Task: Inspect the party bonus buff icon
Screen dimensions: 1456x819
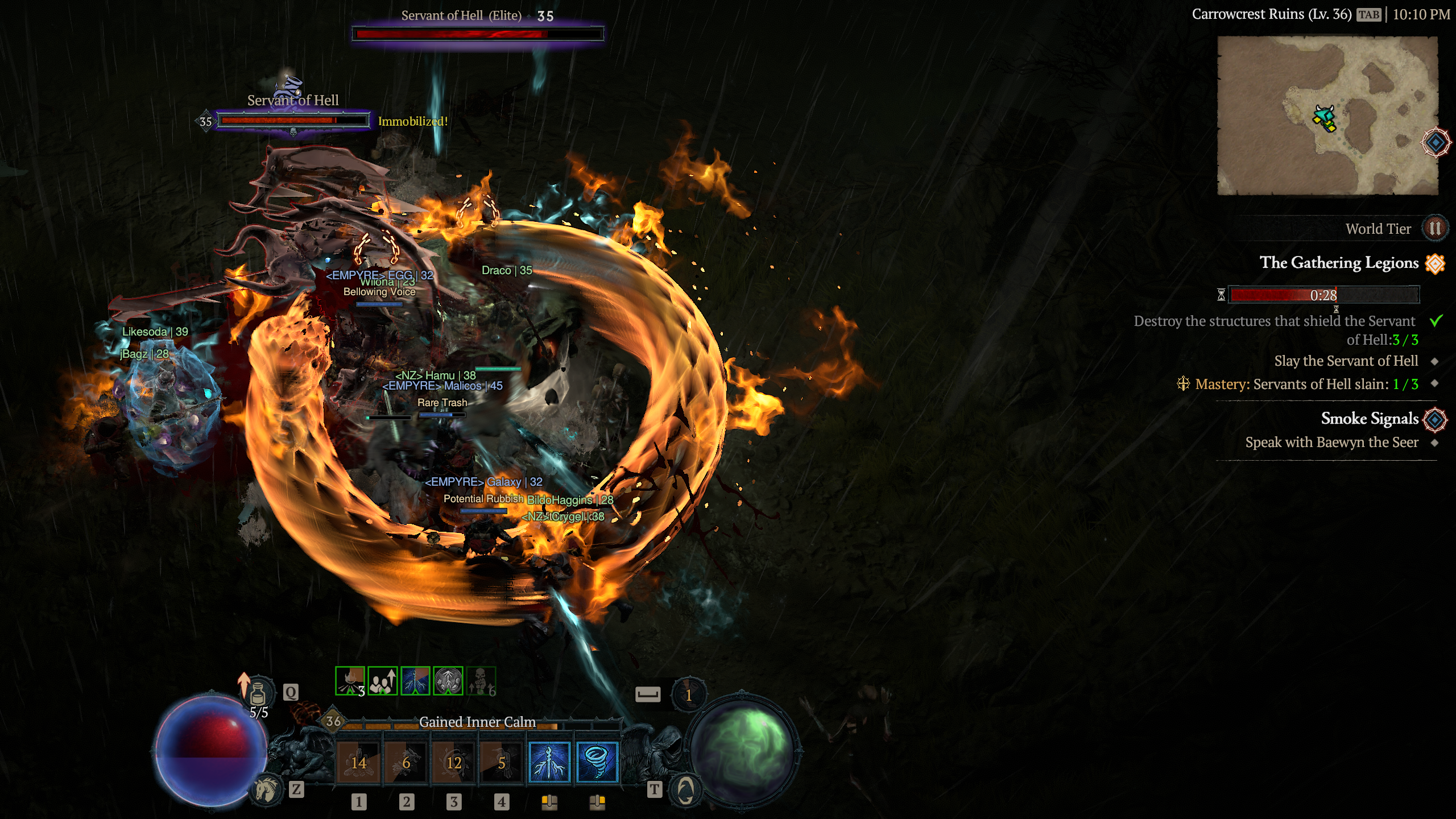Action: [383, 681]
